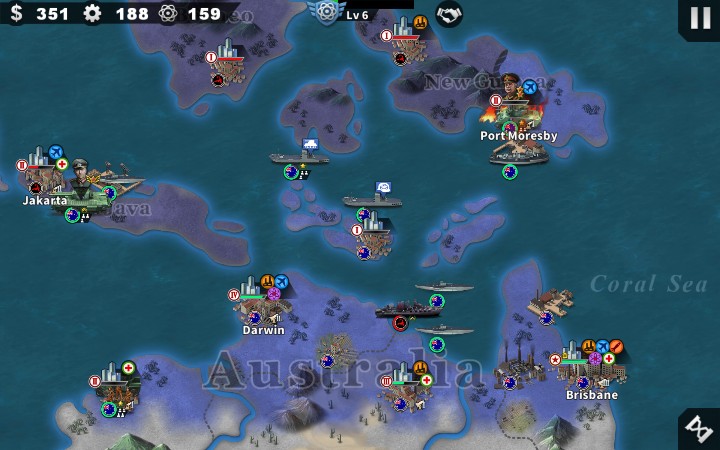Viewport: 720px width, 450px height.
Task: End the turn with the hourglass button
Action: 698,428
